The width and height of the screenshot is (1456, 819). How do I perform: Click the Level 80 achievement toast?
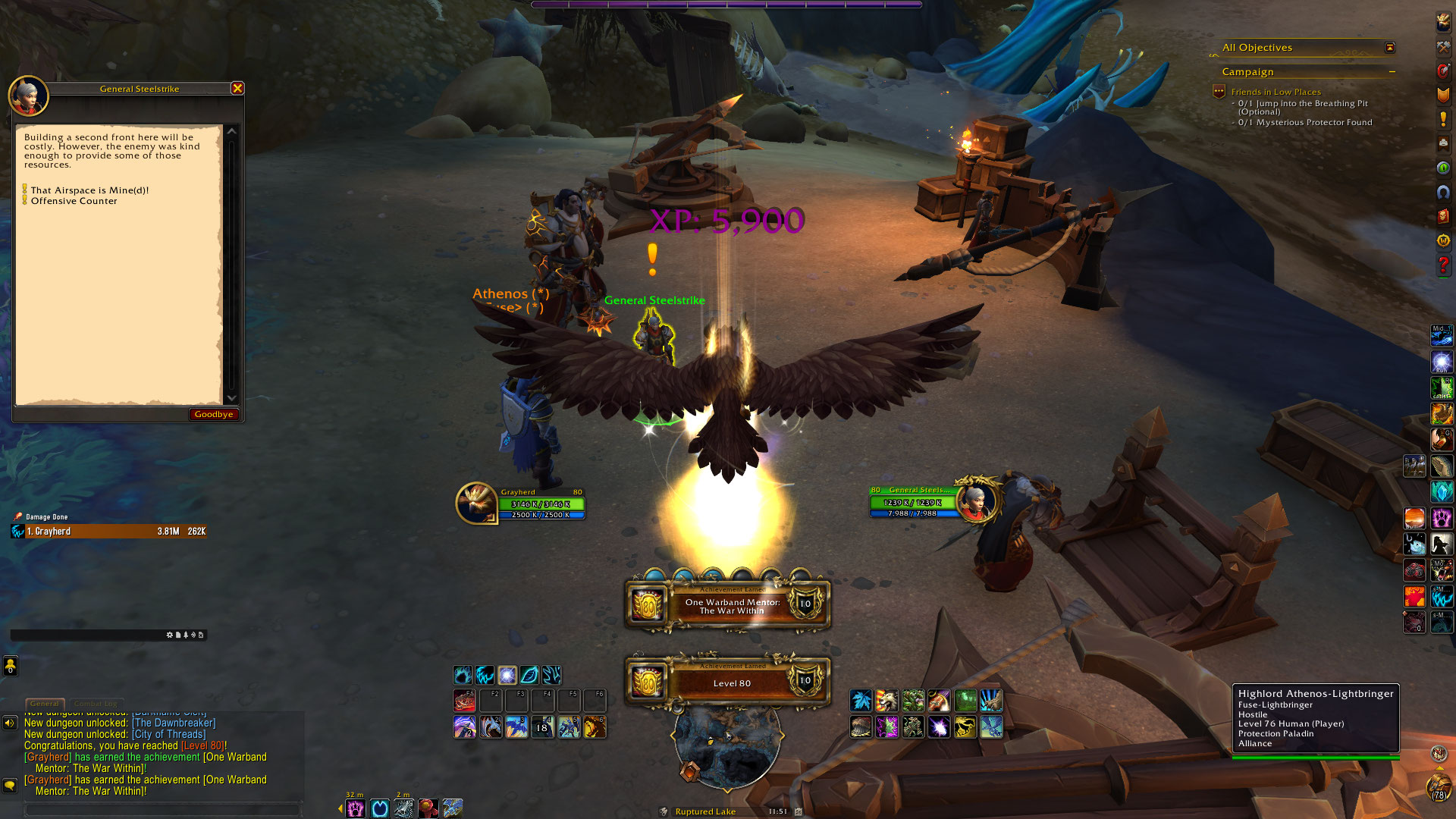728,682
